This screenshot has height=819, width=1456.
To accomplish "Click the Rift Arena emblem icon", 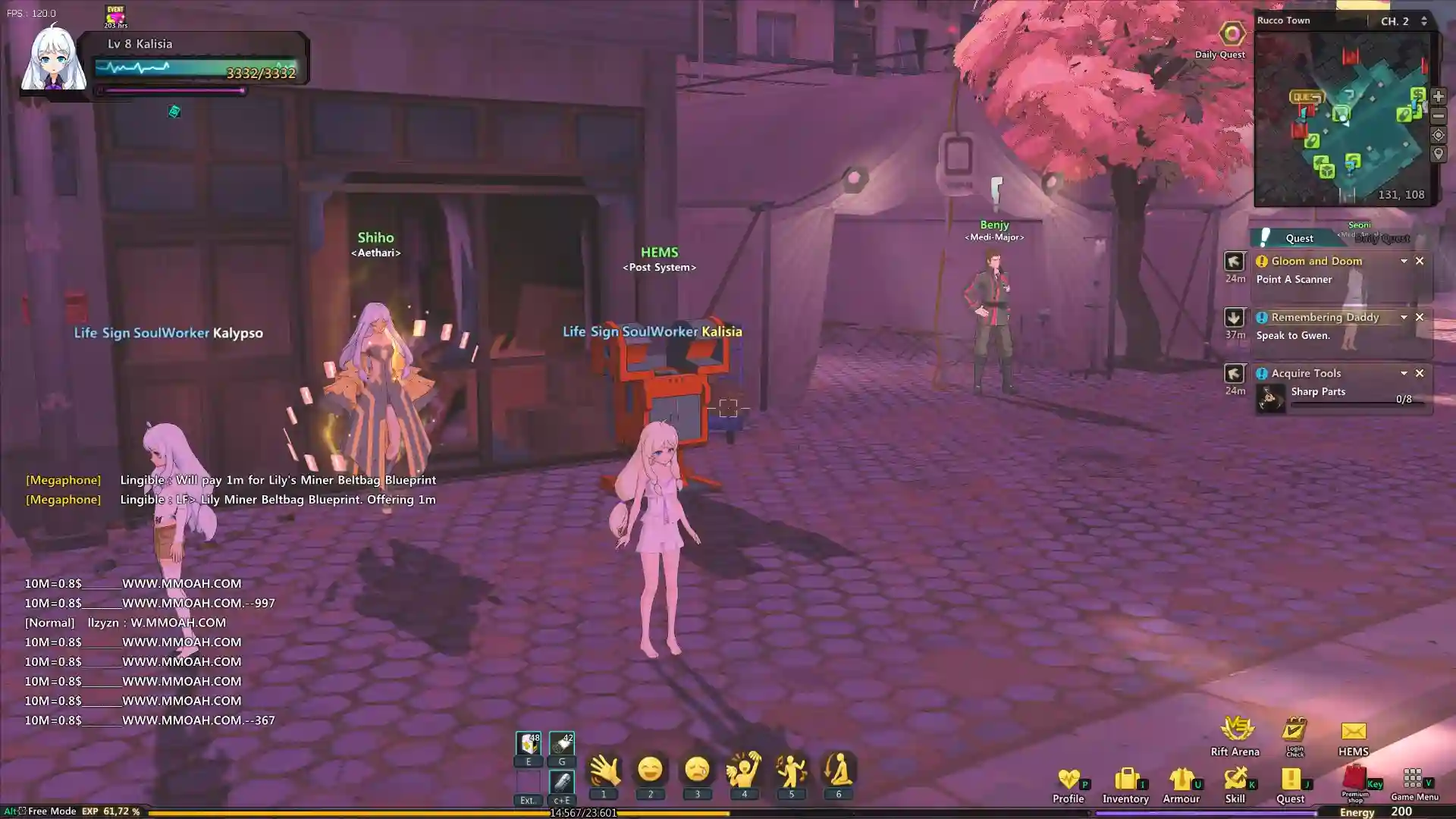I will click(1236, 726).
